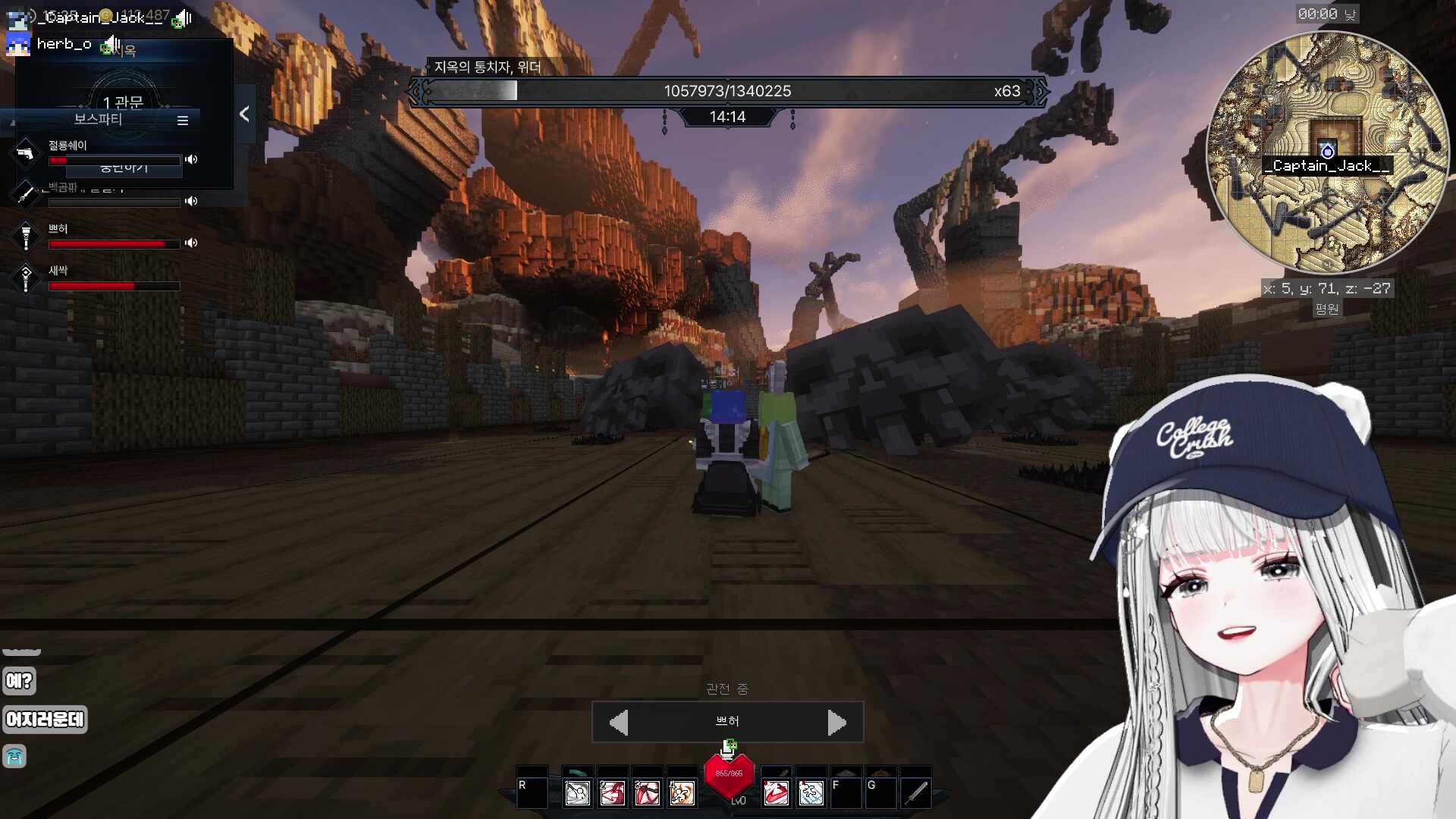Select the blue running figure skill icon
The height and width of the screenshot is (819, 1456).
click(x=811, y=793)
